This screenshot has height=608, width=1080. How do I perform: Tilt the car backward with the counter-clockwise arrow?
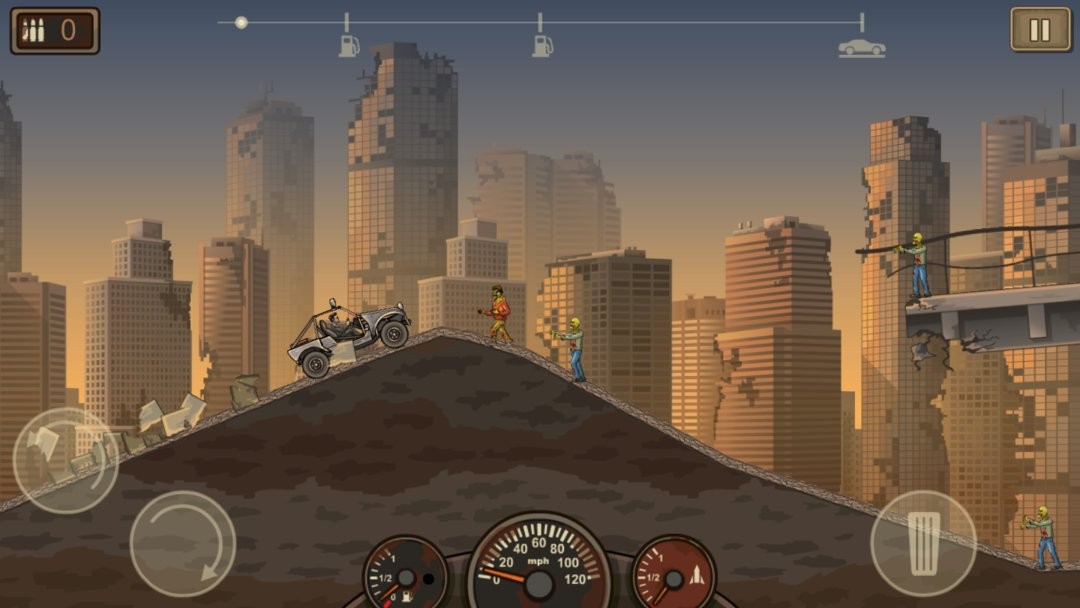pos(65,460)
